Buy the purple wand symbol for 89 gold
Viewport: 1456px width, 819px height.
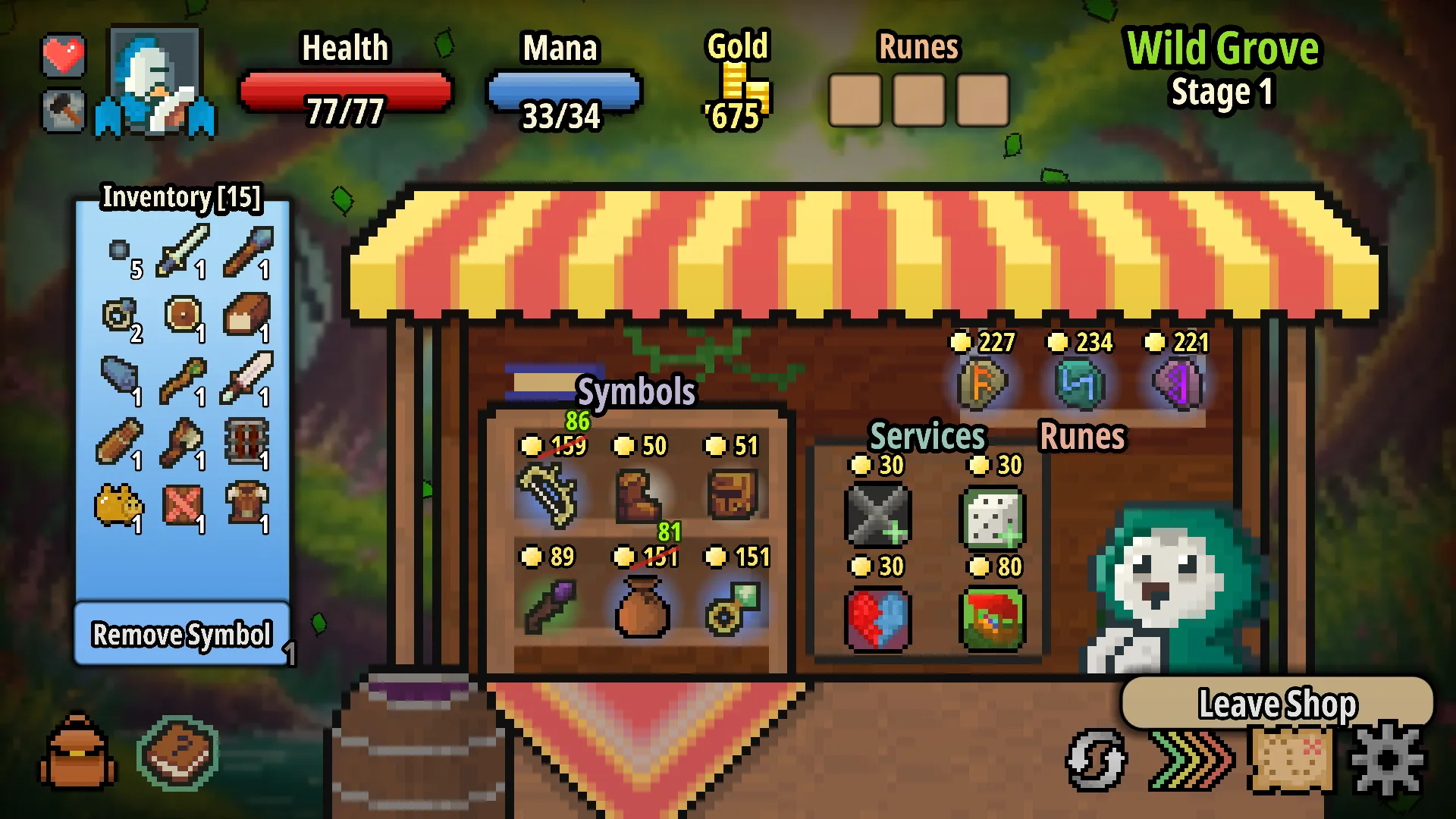click(x=551, y=607)
